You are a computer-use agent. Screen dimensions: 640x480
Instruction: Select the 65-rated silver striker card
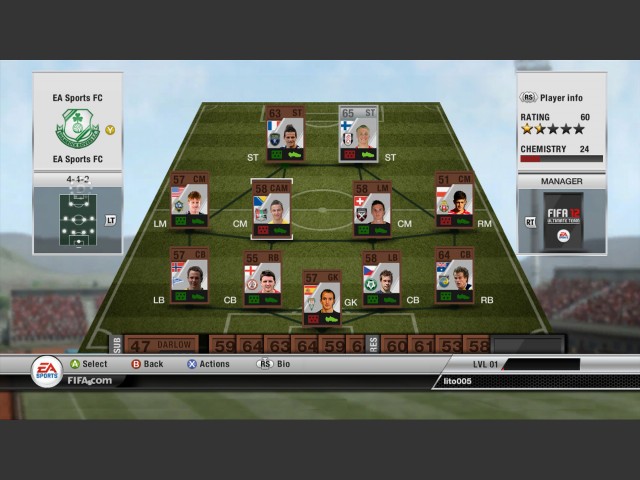360,134
